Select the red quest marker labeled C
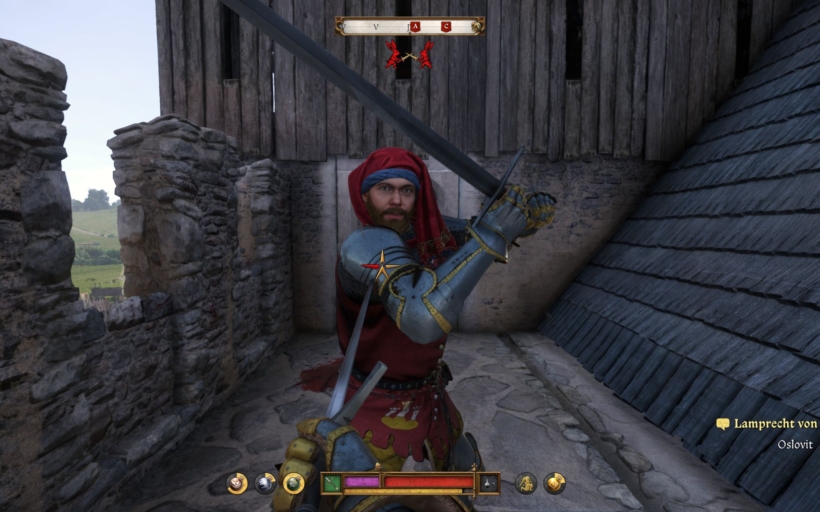Image resolution: width=820 pixels, height=512 pixels. 446,26
